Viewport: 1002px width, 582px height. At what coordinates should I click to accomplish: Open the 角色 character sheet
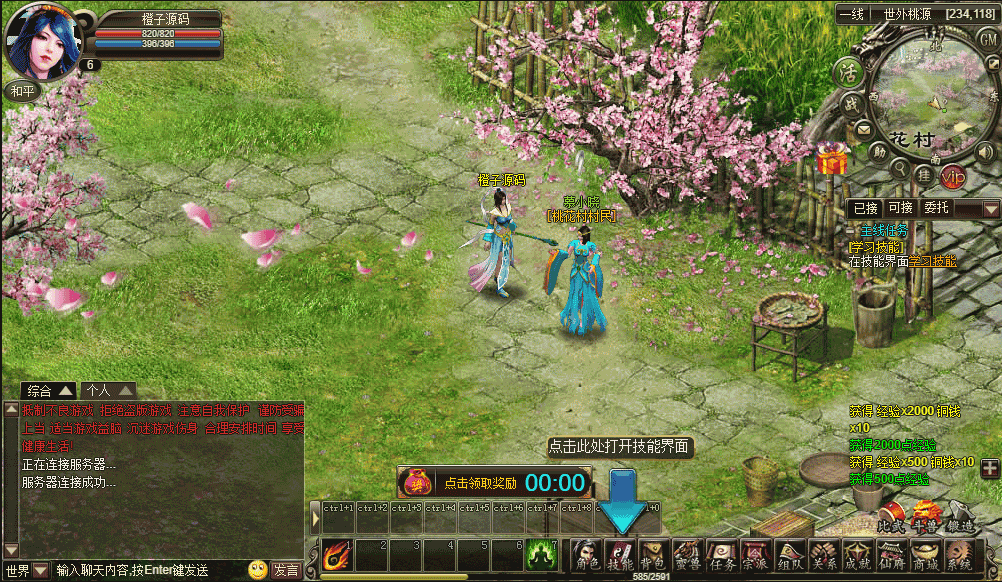tap(586, 555)
